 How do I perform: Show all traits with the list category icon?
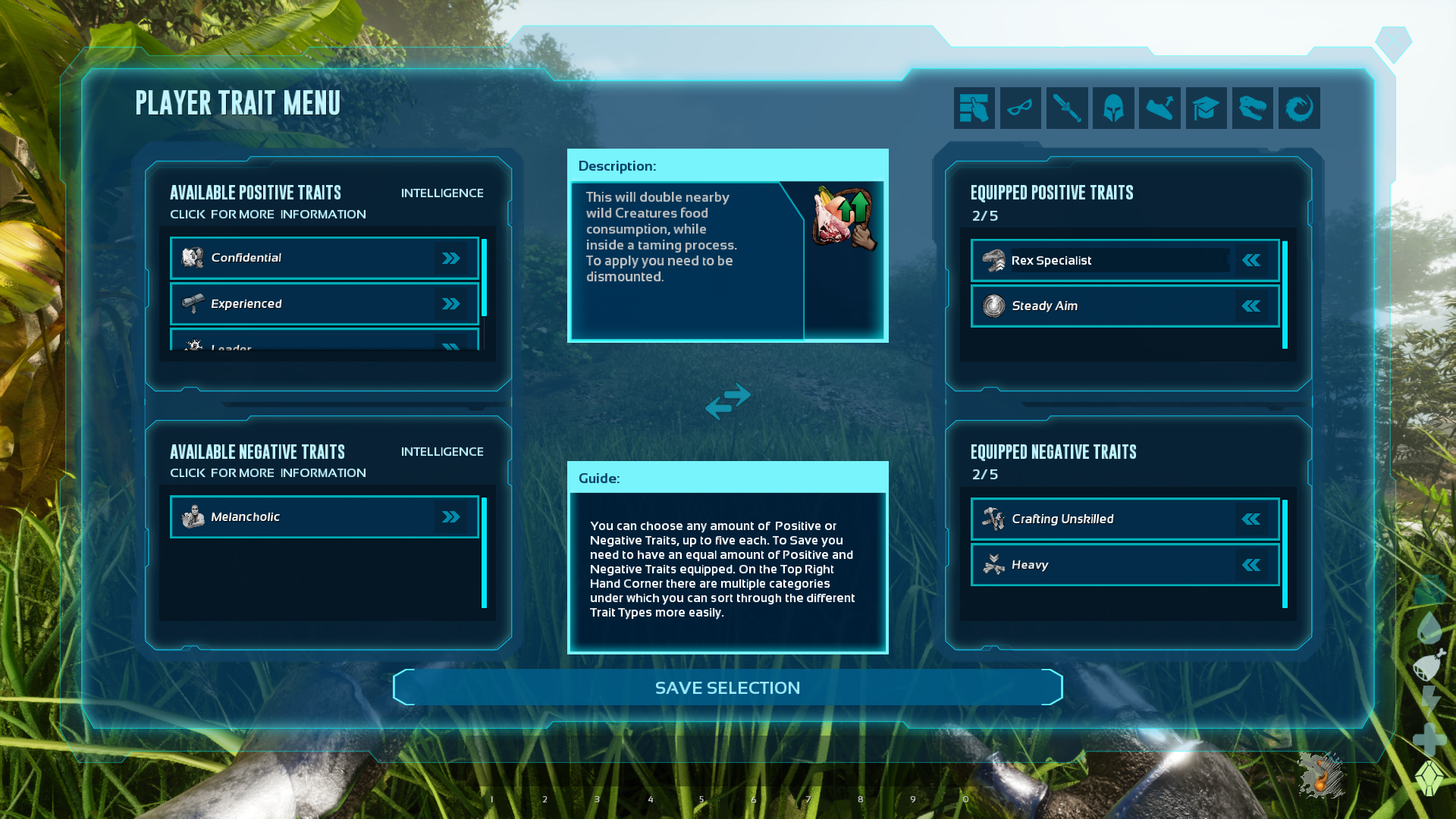tap(974, 108)
